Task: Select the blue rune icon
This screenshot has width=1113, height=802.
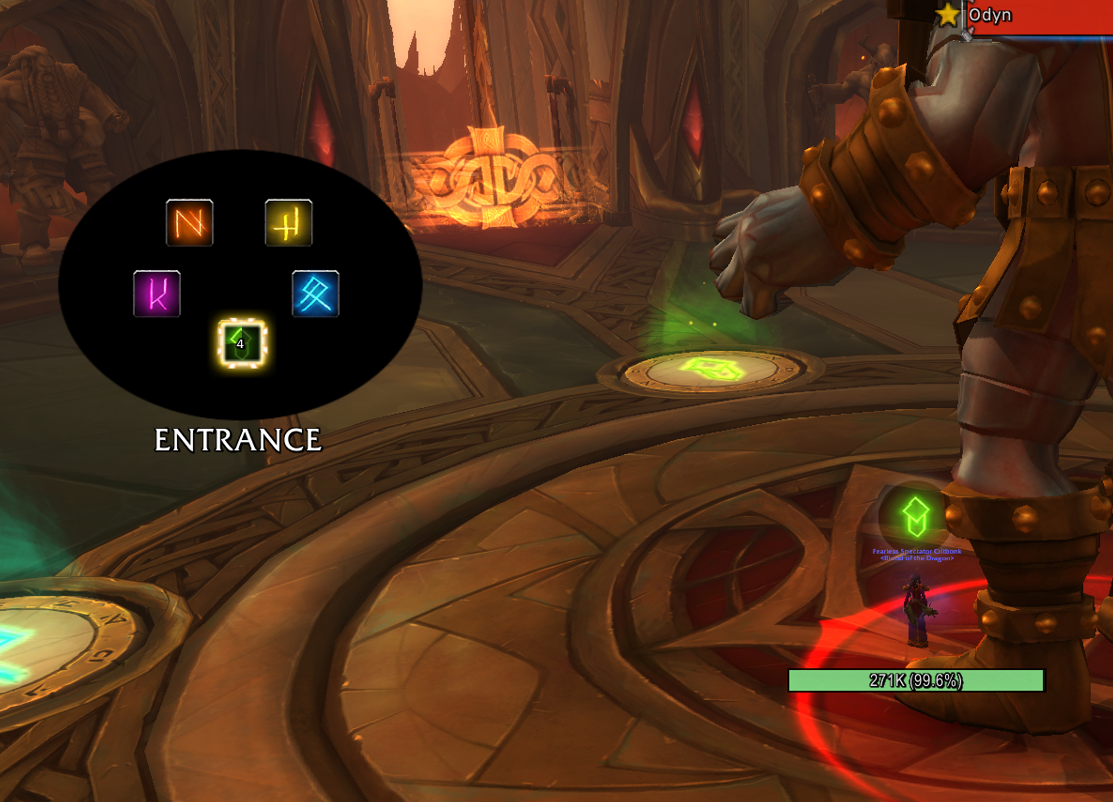Action: [316, 294]
